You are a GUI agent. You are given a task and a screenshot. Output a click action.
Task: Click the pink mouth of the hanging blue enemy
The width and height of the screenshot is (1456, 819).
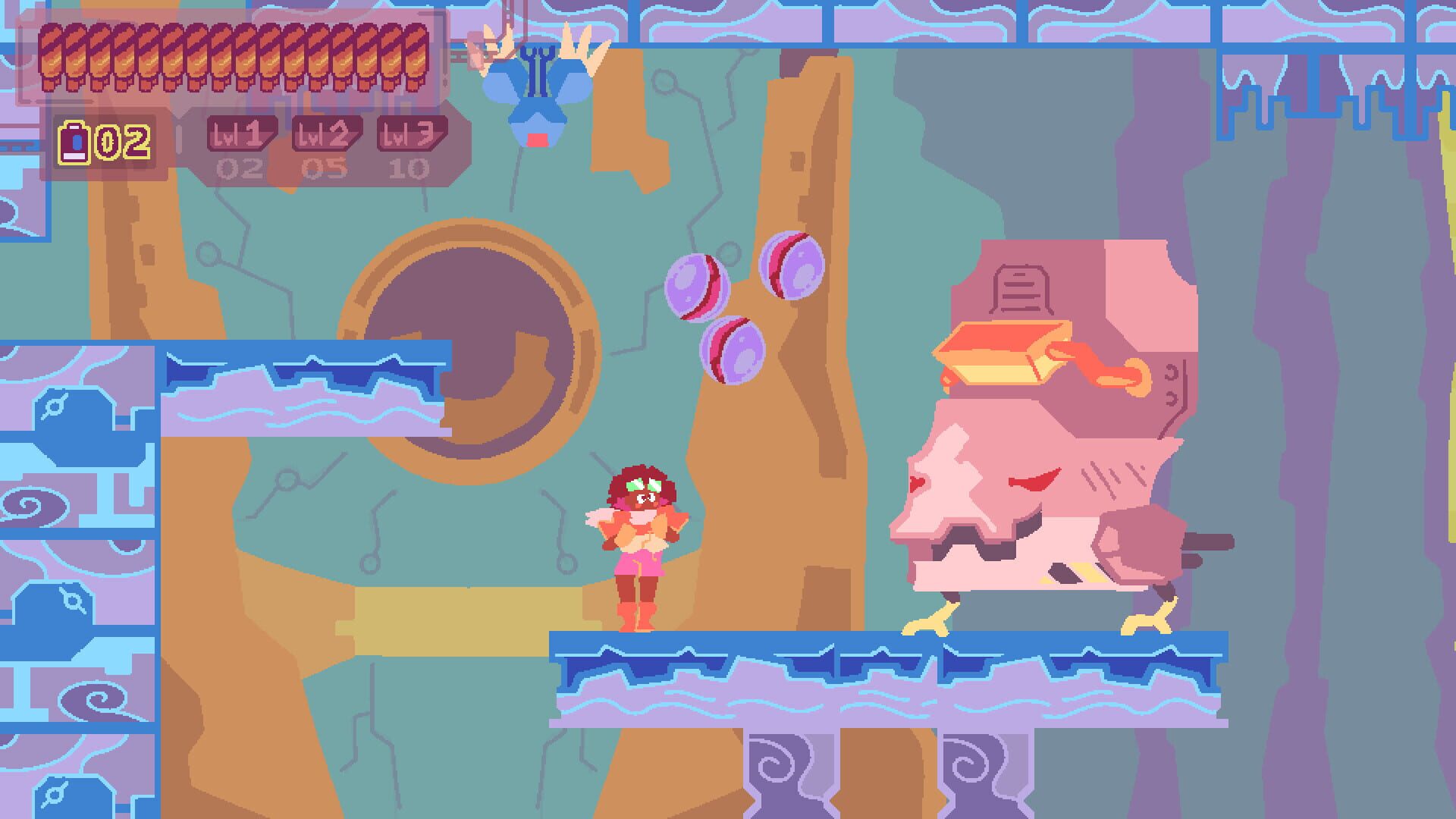coord(538,138)
